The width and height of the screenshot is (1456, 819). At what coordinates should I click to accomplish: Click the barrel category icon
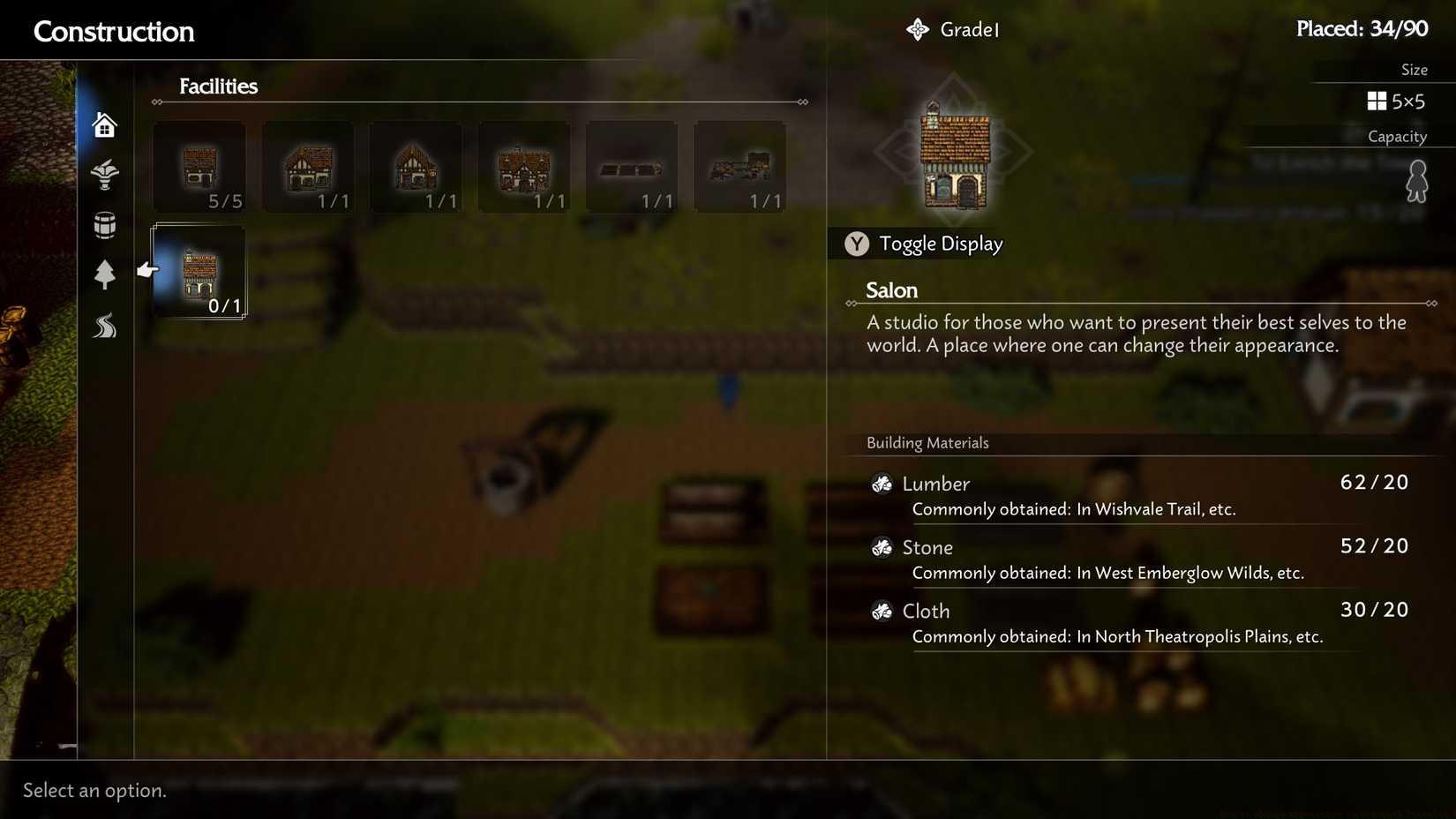coord(104,225)
